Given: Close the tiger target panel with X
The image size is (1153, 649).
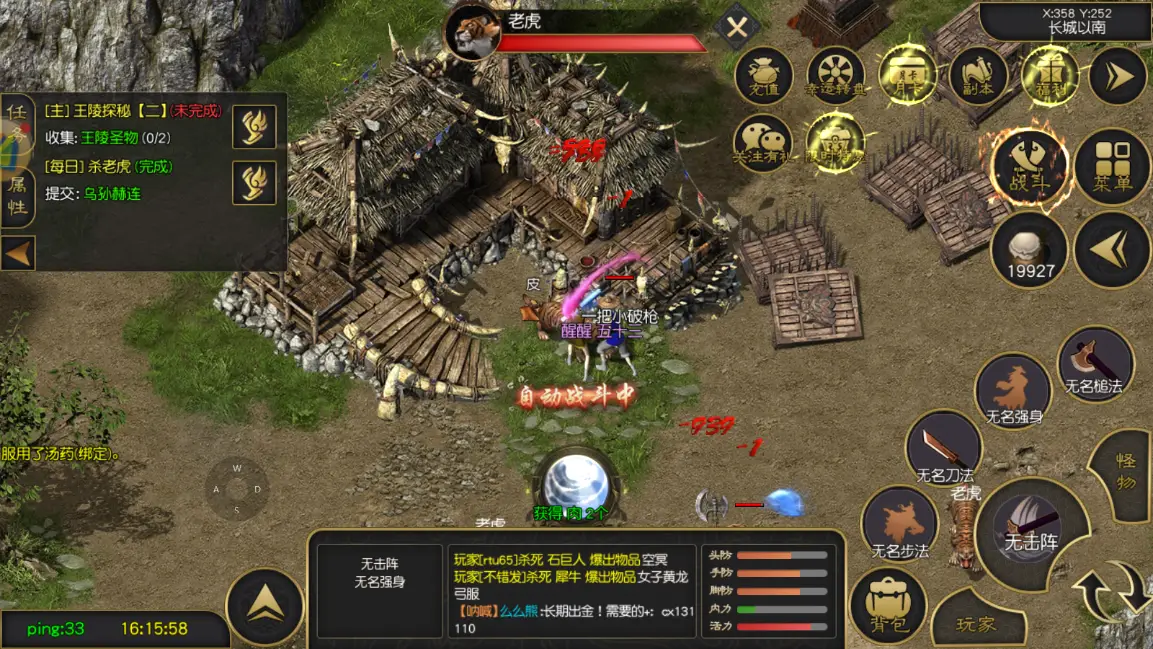Looking at the screenshot, I should [737, 28].
